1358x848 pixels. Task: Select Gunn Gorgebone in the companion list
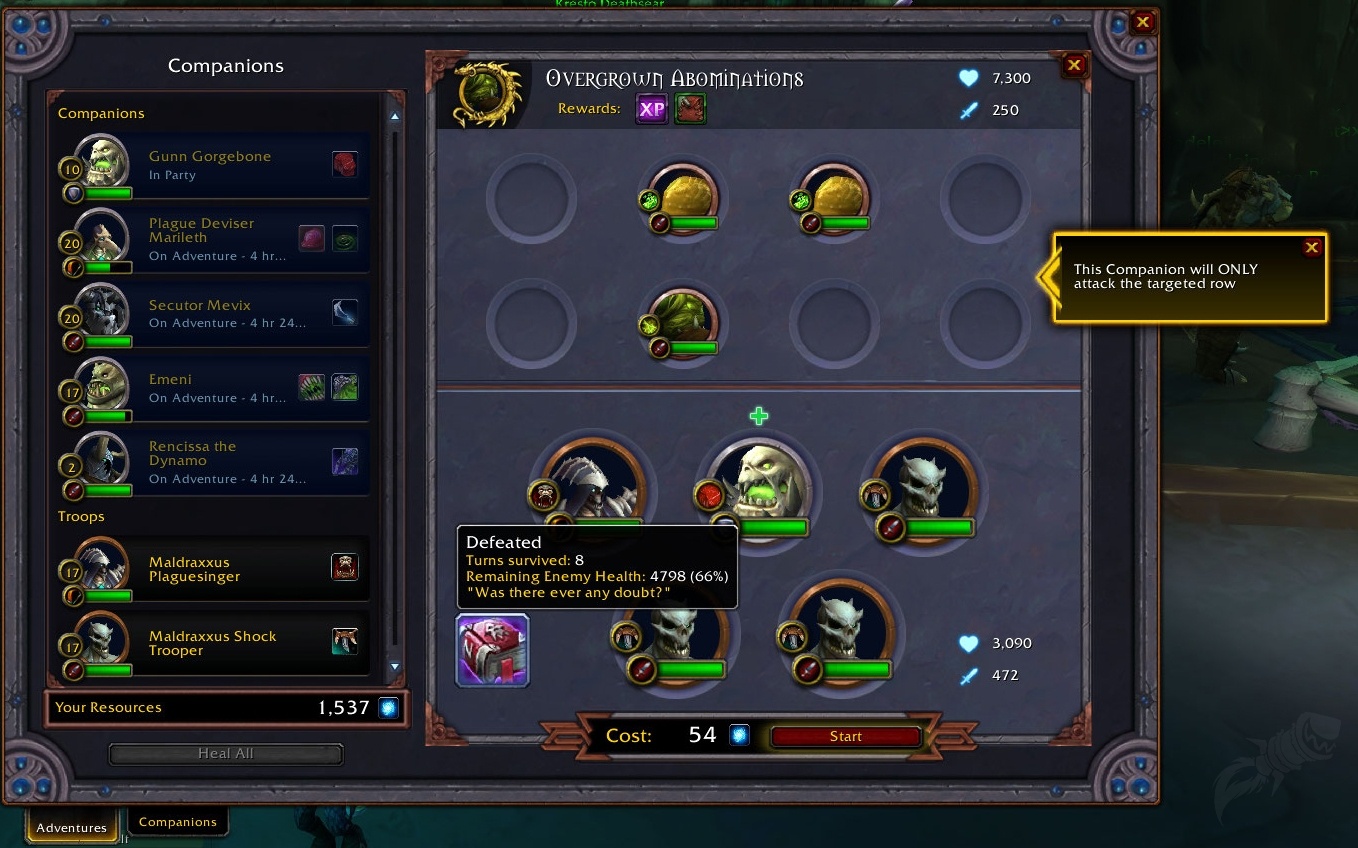coord(215,165)
